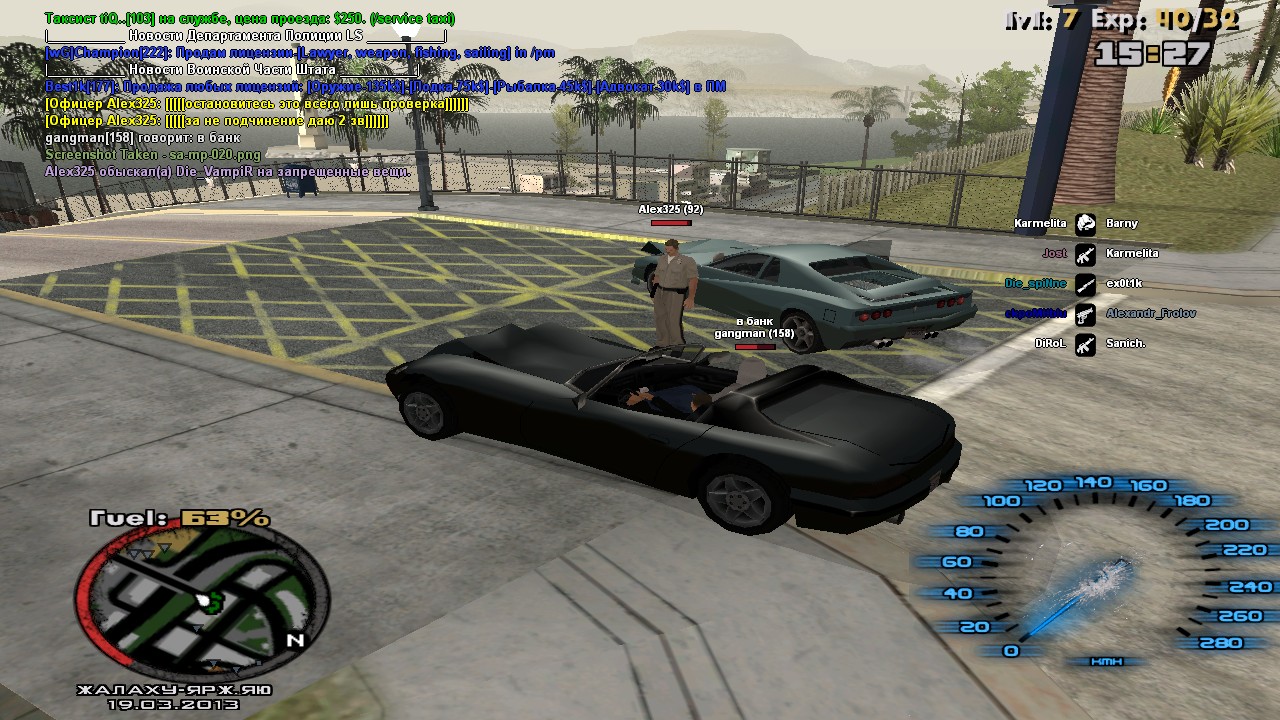
Task: Select the green dollar marker on the minimap
Action: click(212, 600)
